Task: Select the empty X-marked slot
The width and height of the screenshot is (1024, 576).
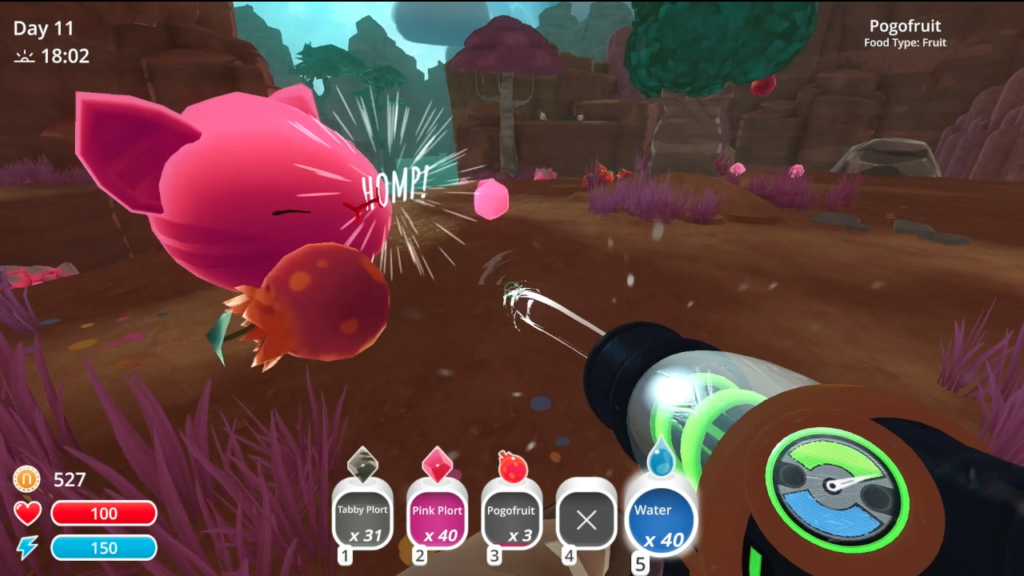Action: [x=586, y=518]
